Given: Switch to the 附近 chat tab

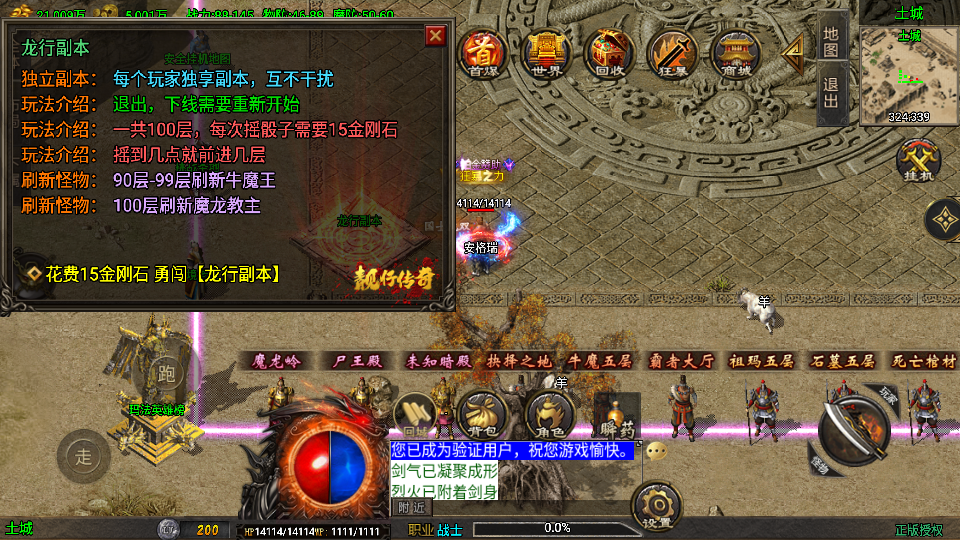Looking at the screenshot, I should 412,507.
